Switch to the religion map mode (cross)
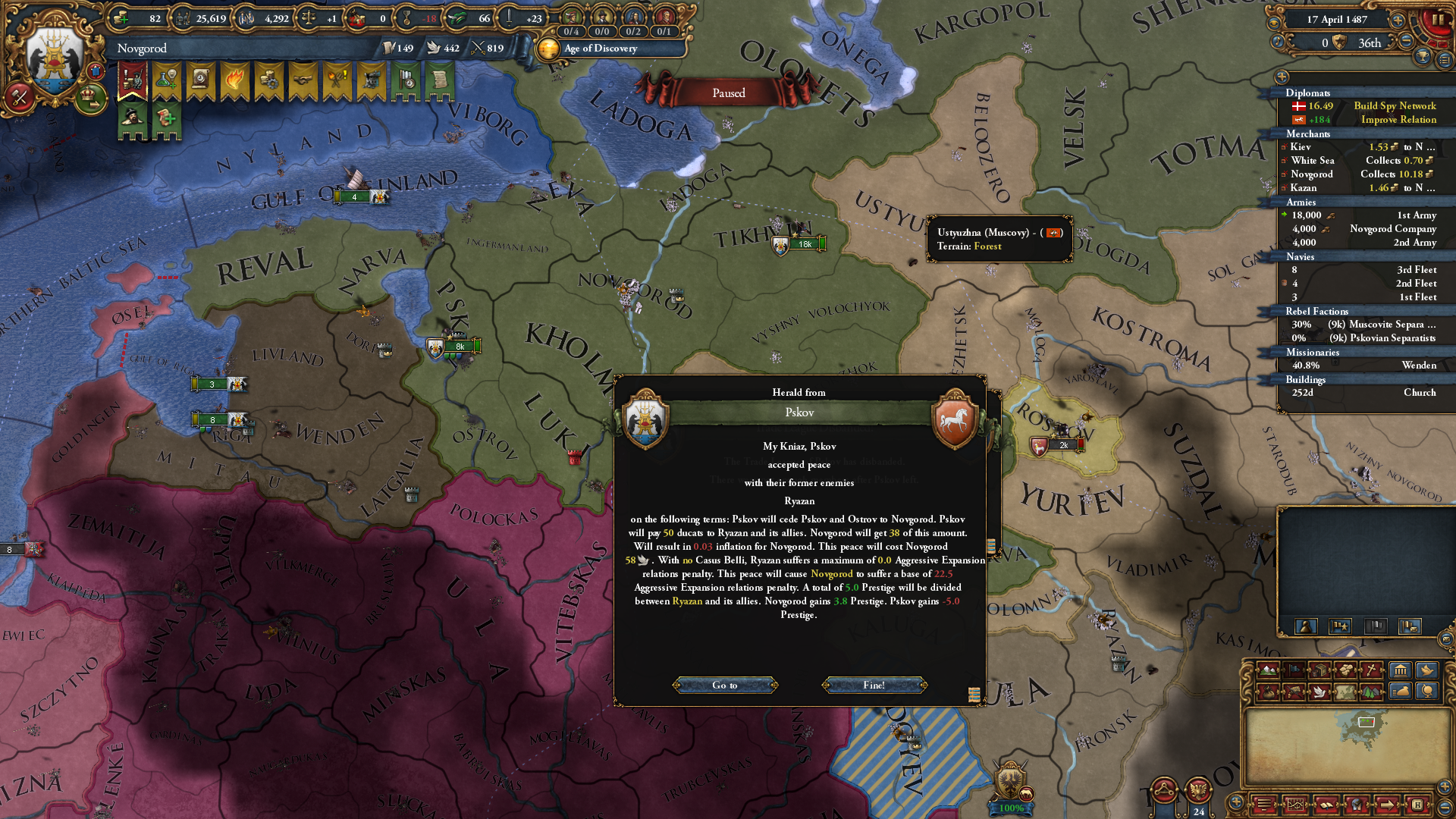This screenshot has height=819, width=1456. [1372, 670]
